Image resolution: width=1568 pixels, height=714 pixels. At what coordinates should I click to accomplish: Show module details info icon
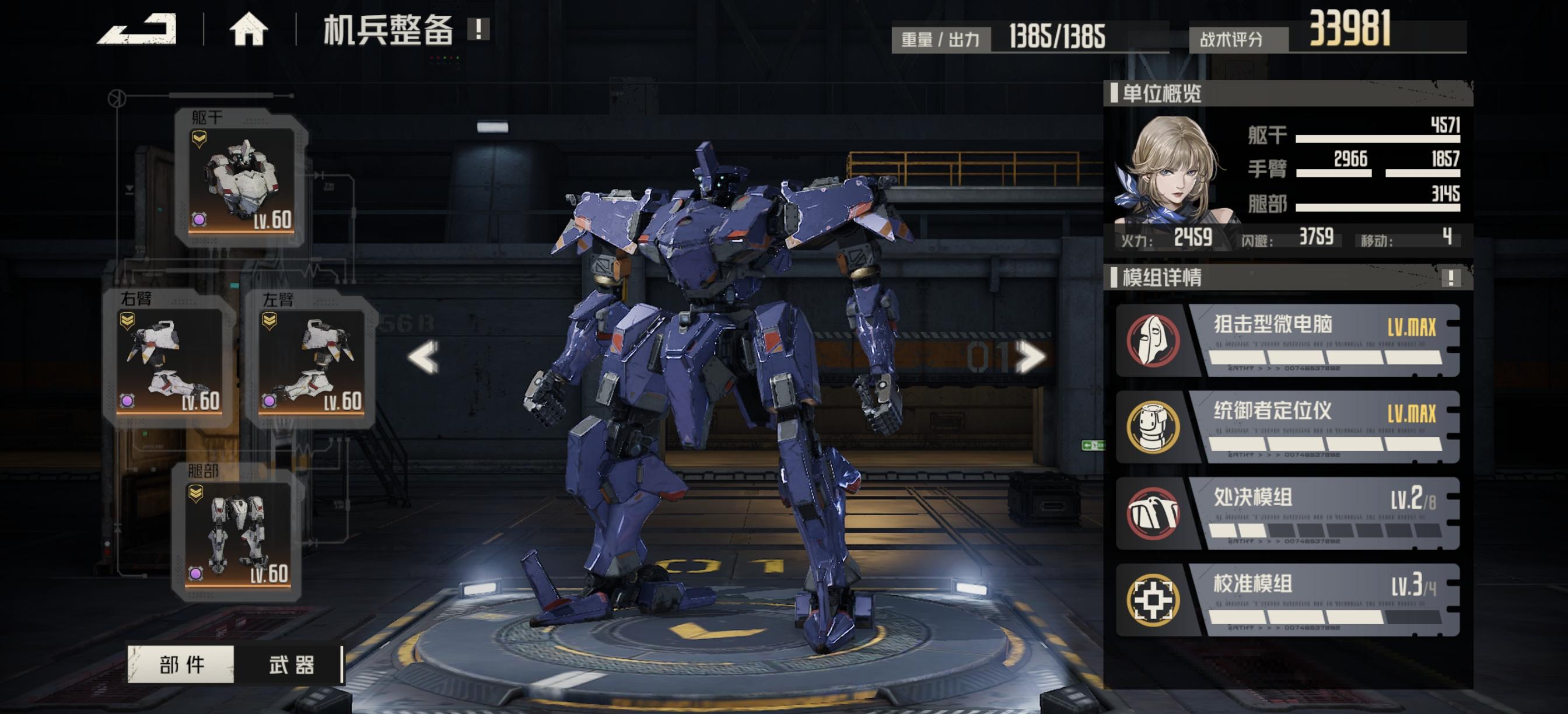(x=1451, y=278)
